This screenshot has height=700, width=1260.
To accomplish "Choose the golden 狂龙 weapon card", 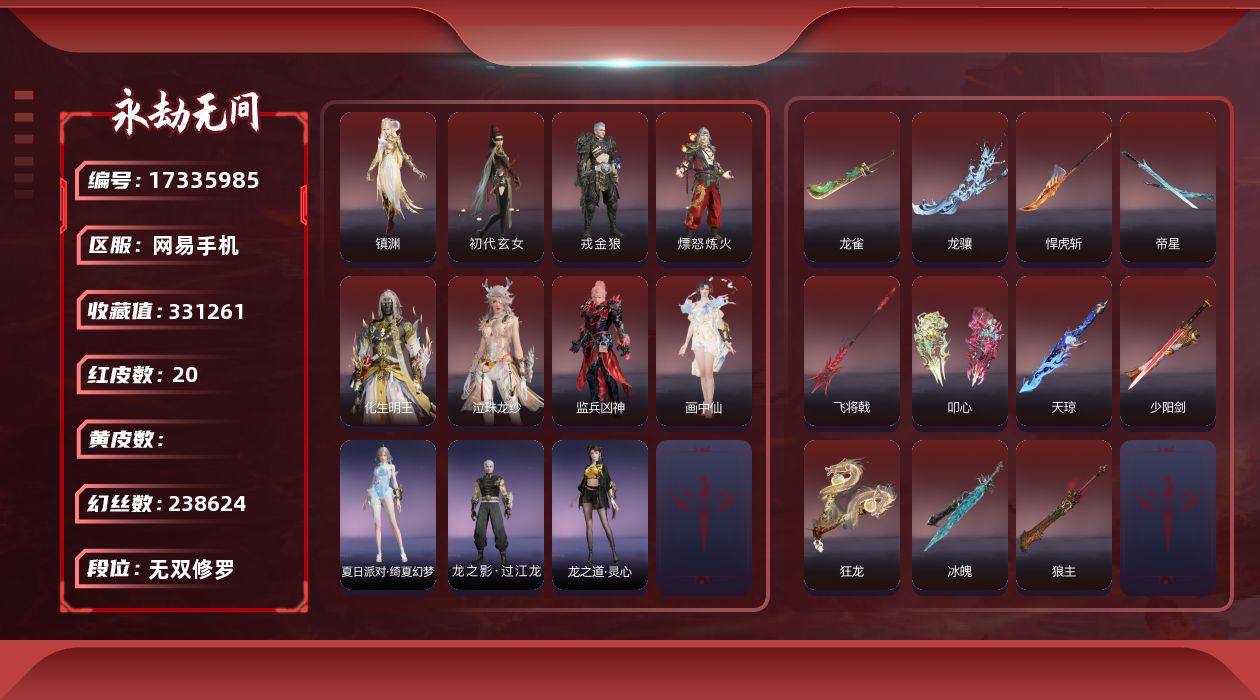I will point(852,514).
